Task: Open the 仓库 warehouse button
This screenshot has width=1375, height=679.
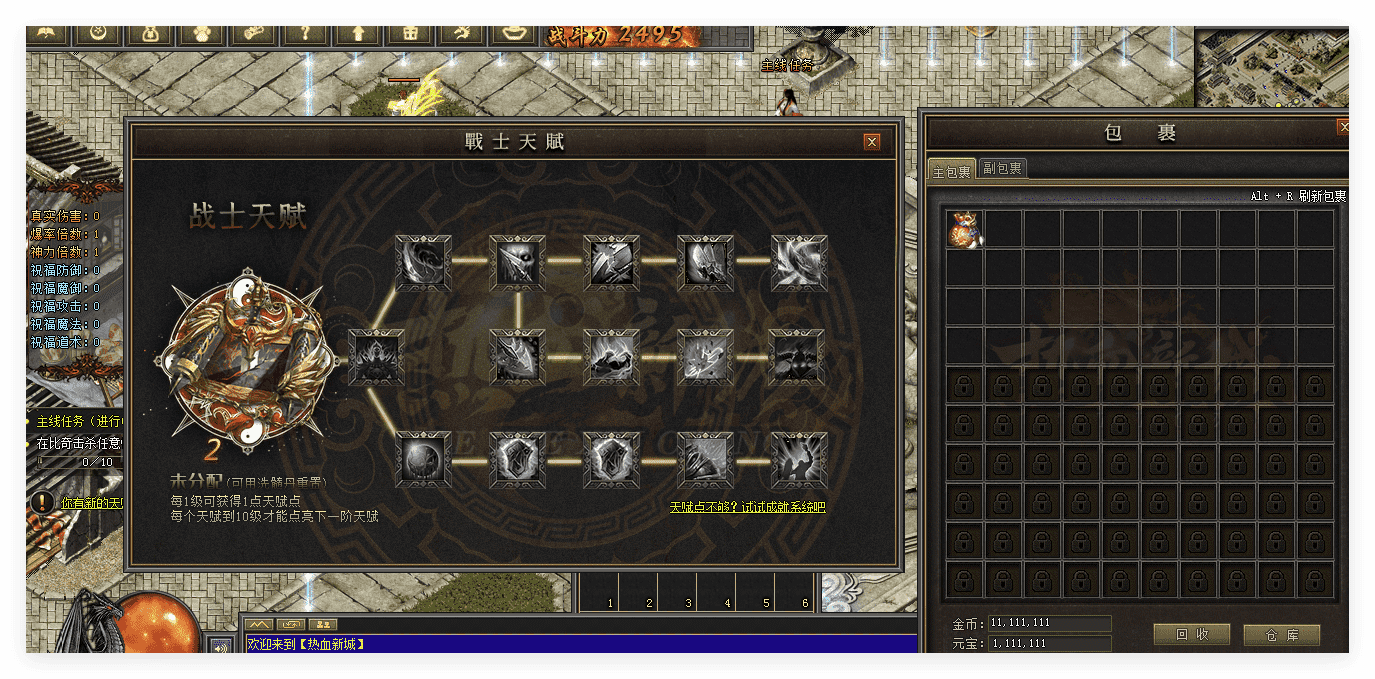Action: tap(1281, 634)
